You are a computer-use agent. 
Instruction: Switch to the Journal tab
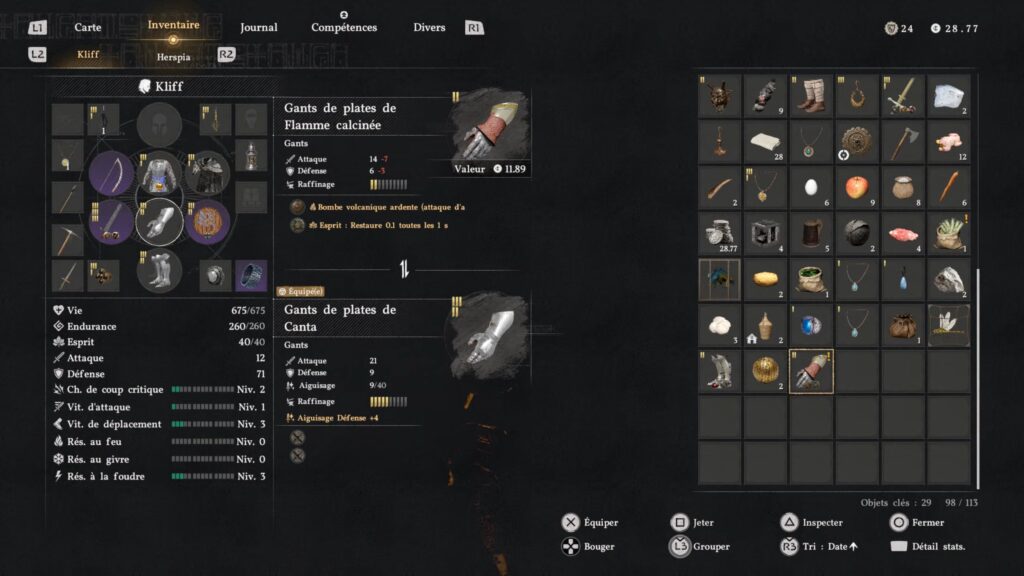pos(259,27)
